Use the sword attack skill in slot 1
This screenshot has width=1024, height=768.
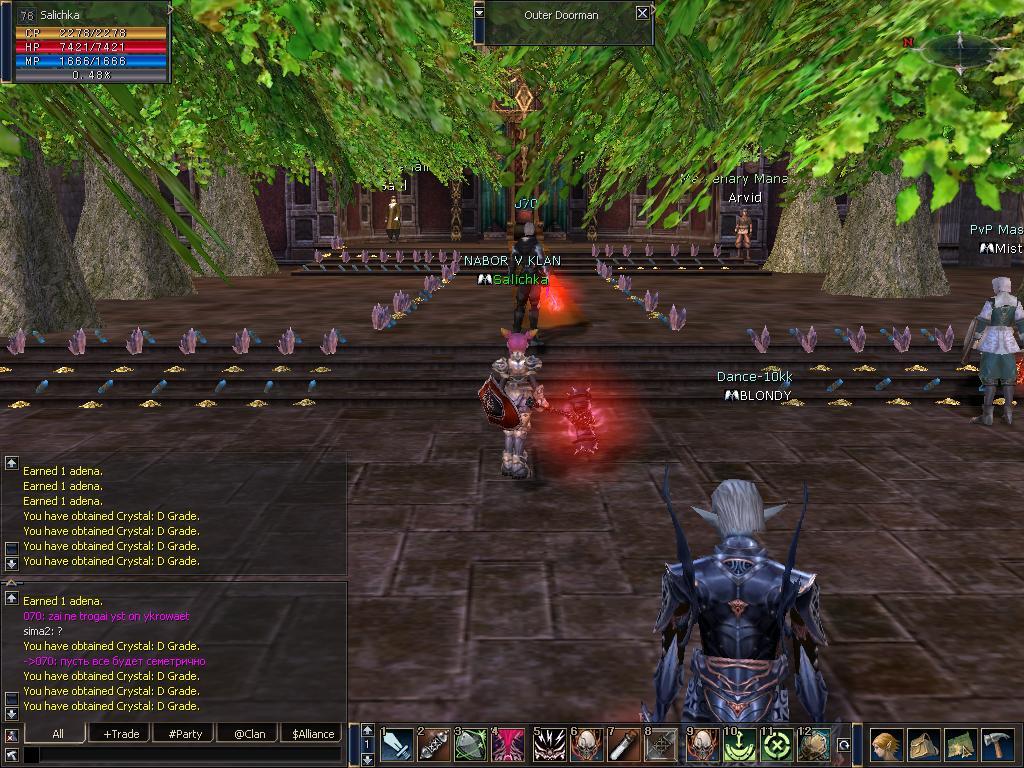pos(397,746)
